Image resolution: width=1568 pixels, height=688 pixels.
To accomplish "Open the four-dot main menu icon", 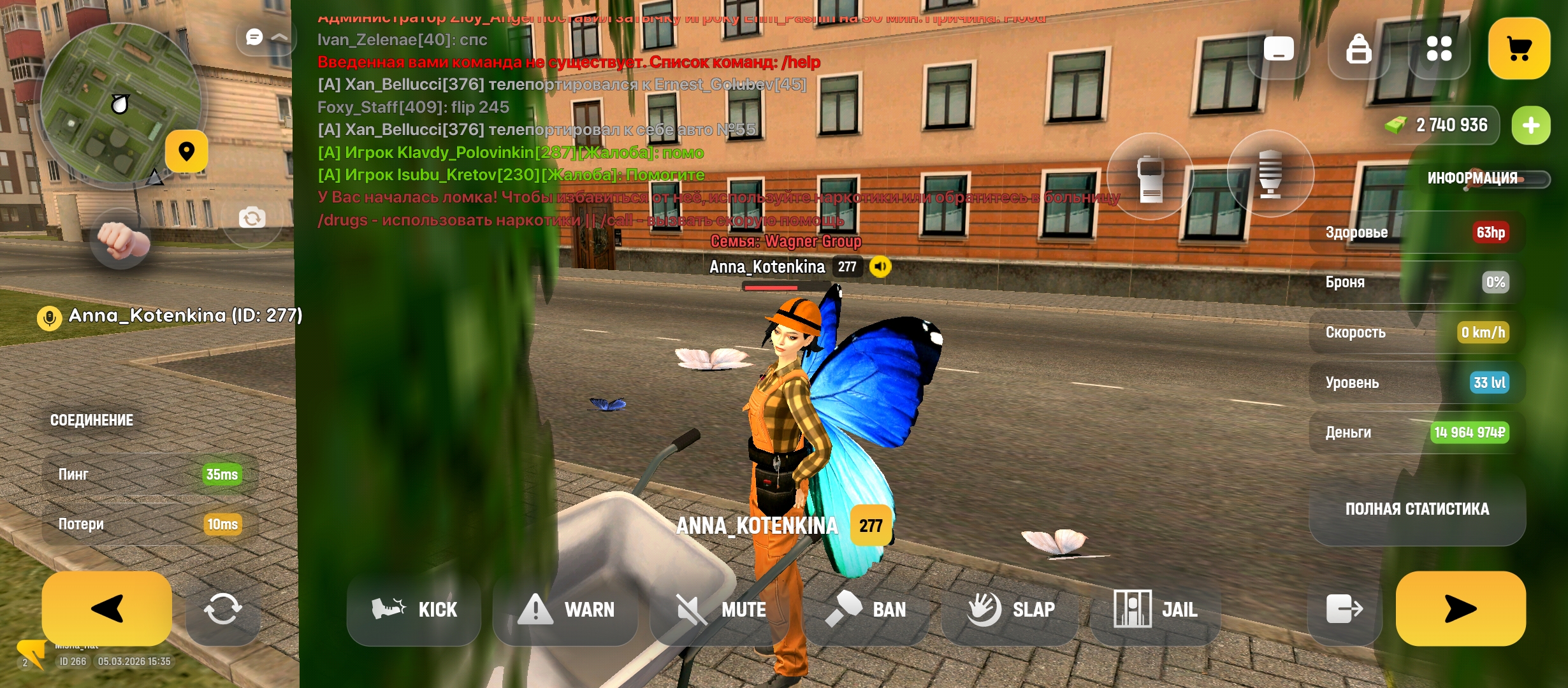I will point(1439,48).
